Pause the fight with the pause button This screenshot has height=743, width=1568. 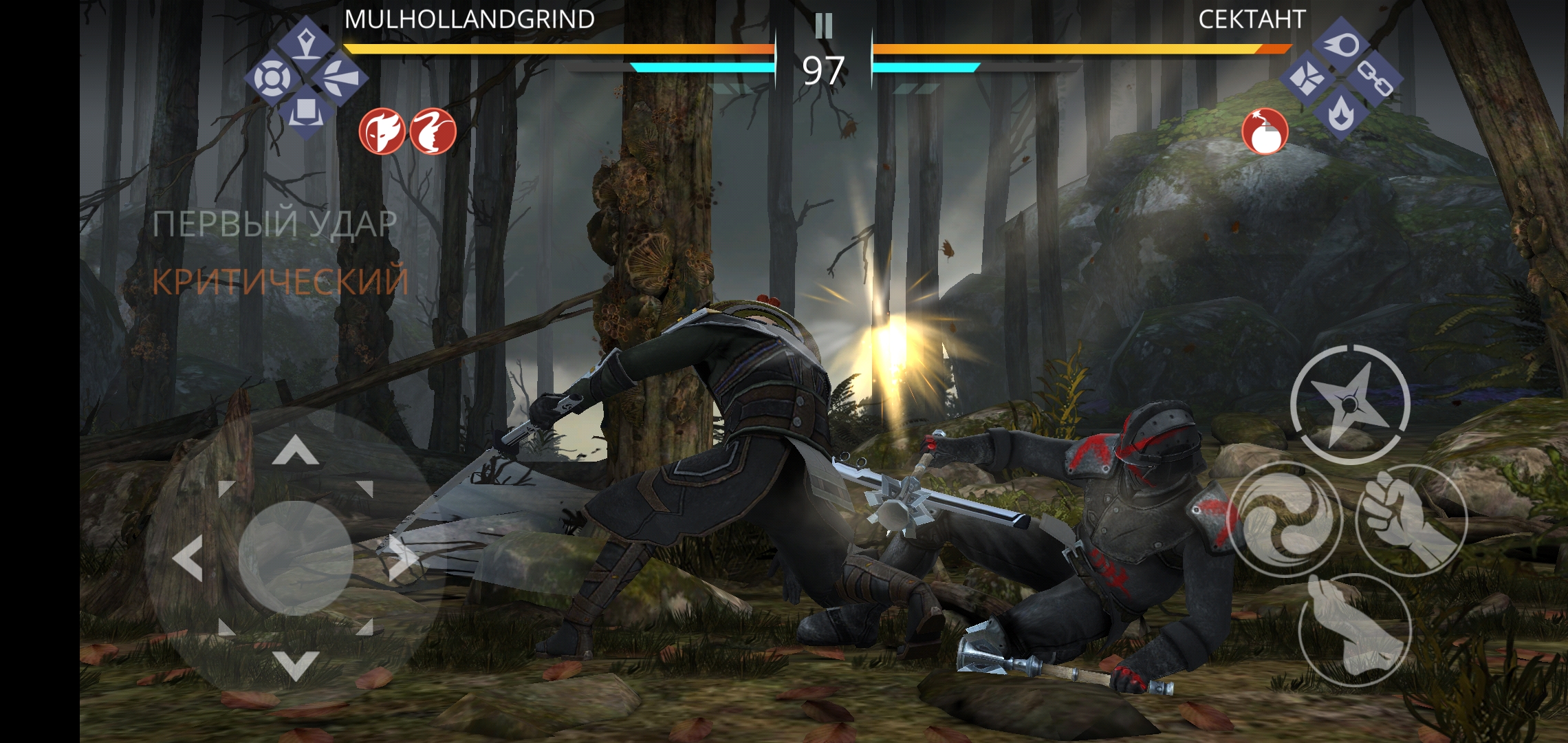(x=823, y=26)
